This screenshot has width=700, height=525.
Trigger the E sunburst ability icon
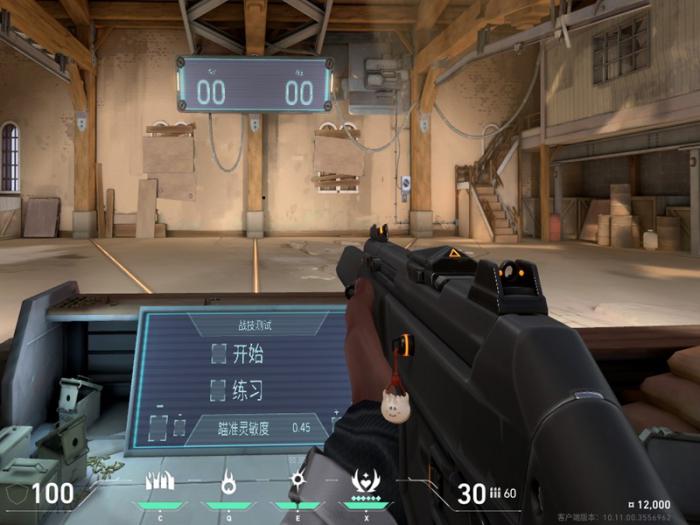297,482
